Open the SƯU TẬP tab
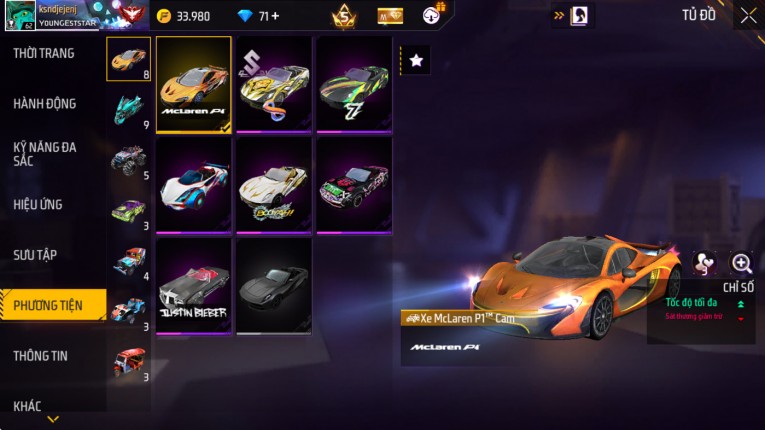 click(35, 255)
